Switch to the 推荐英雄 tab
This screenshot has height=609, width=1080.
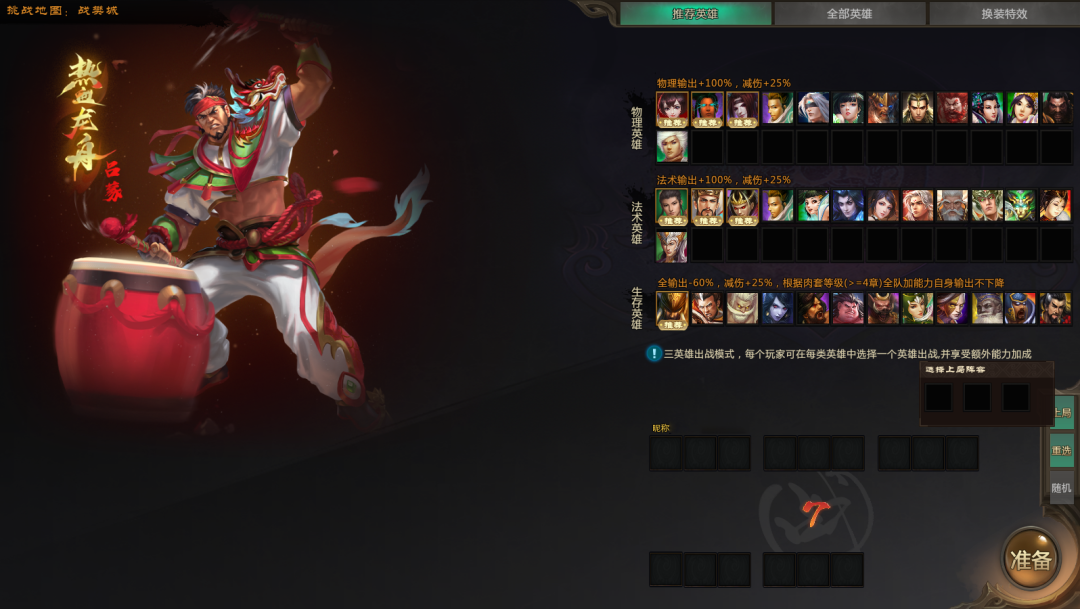pyautogui.click(x=695, y=14)
